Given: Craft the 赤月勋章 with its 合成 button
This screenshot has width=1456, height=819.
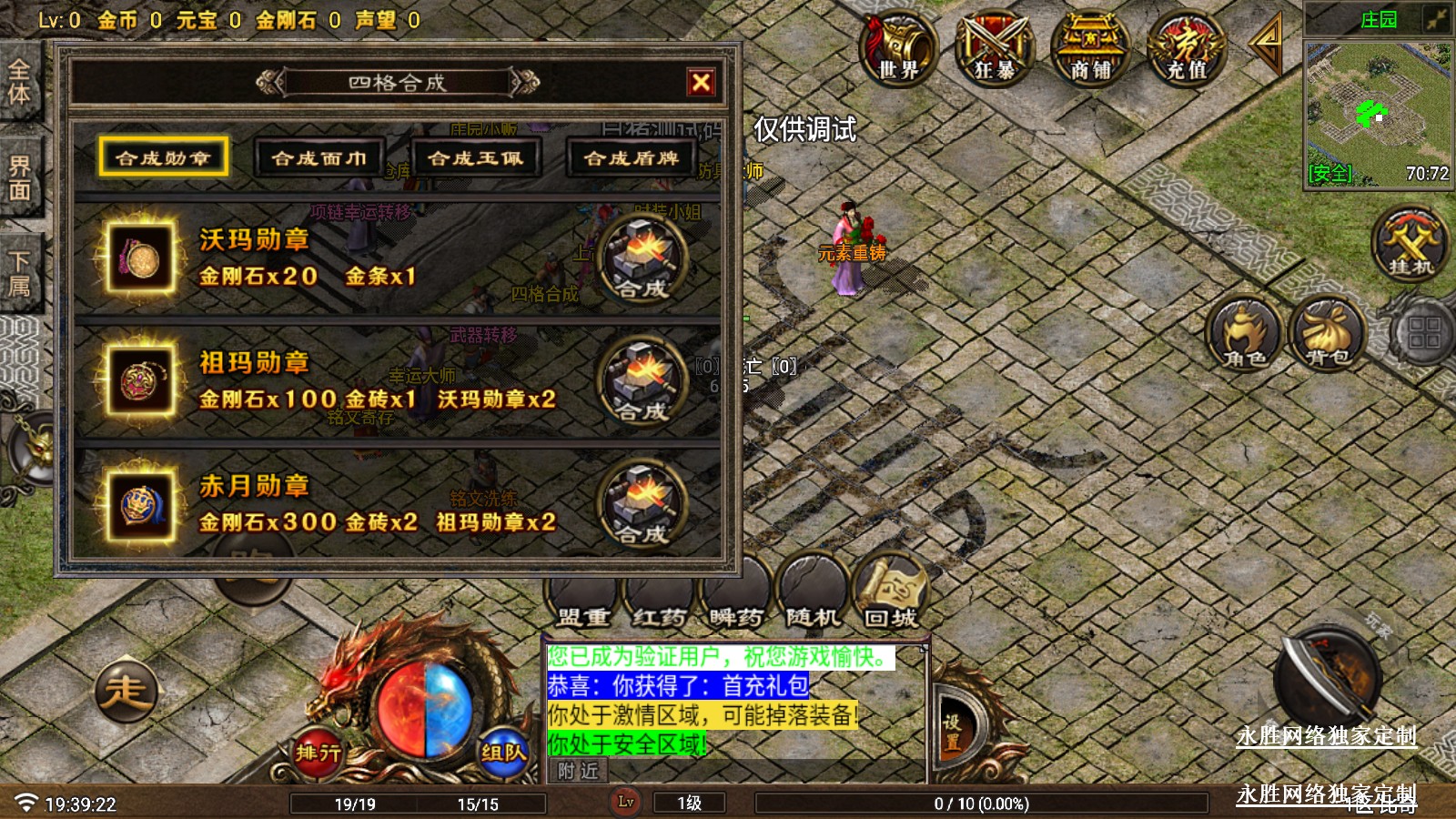Looking at the screenshot, I should (642, 505).
